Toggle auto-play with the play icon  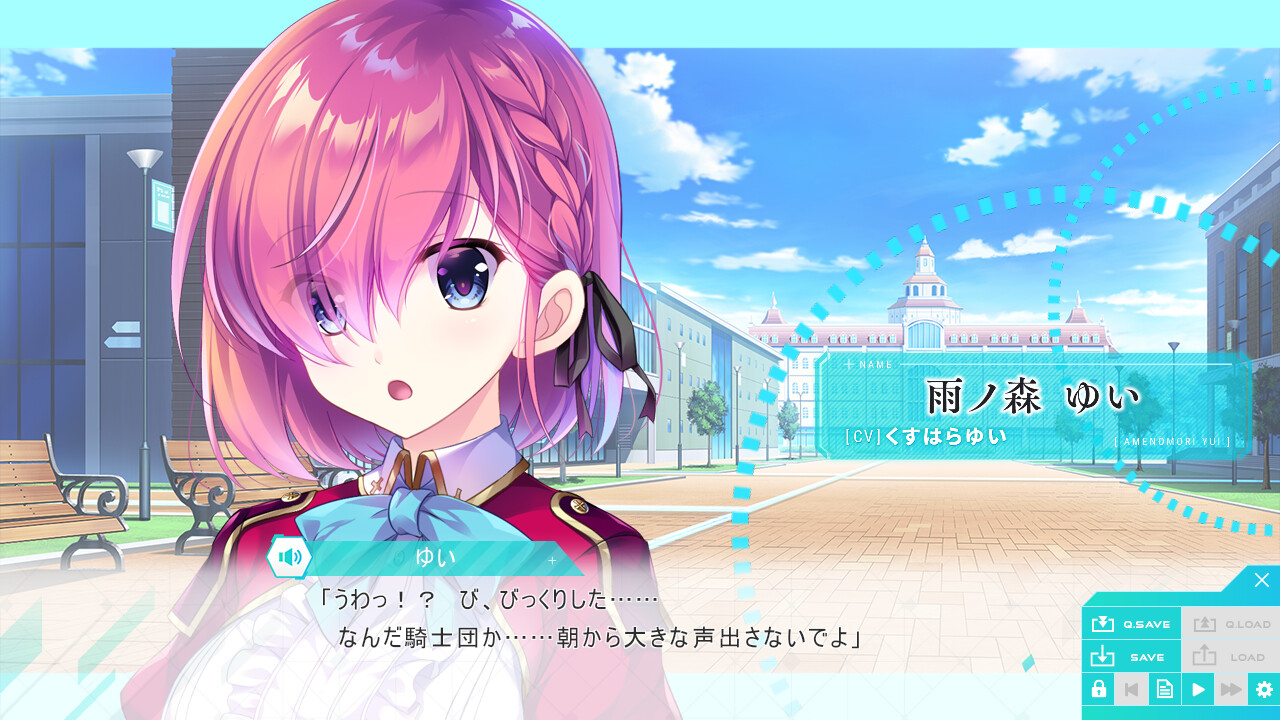(x=1197, y=689)
